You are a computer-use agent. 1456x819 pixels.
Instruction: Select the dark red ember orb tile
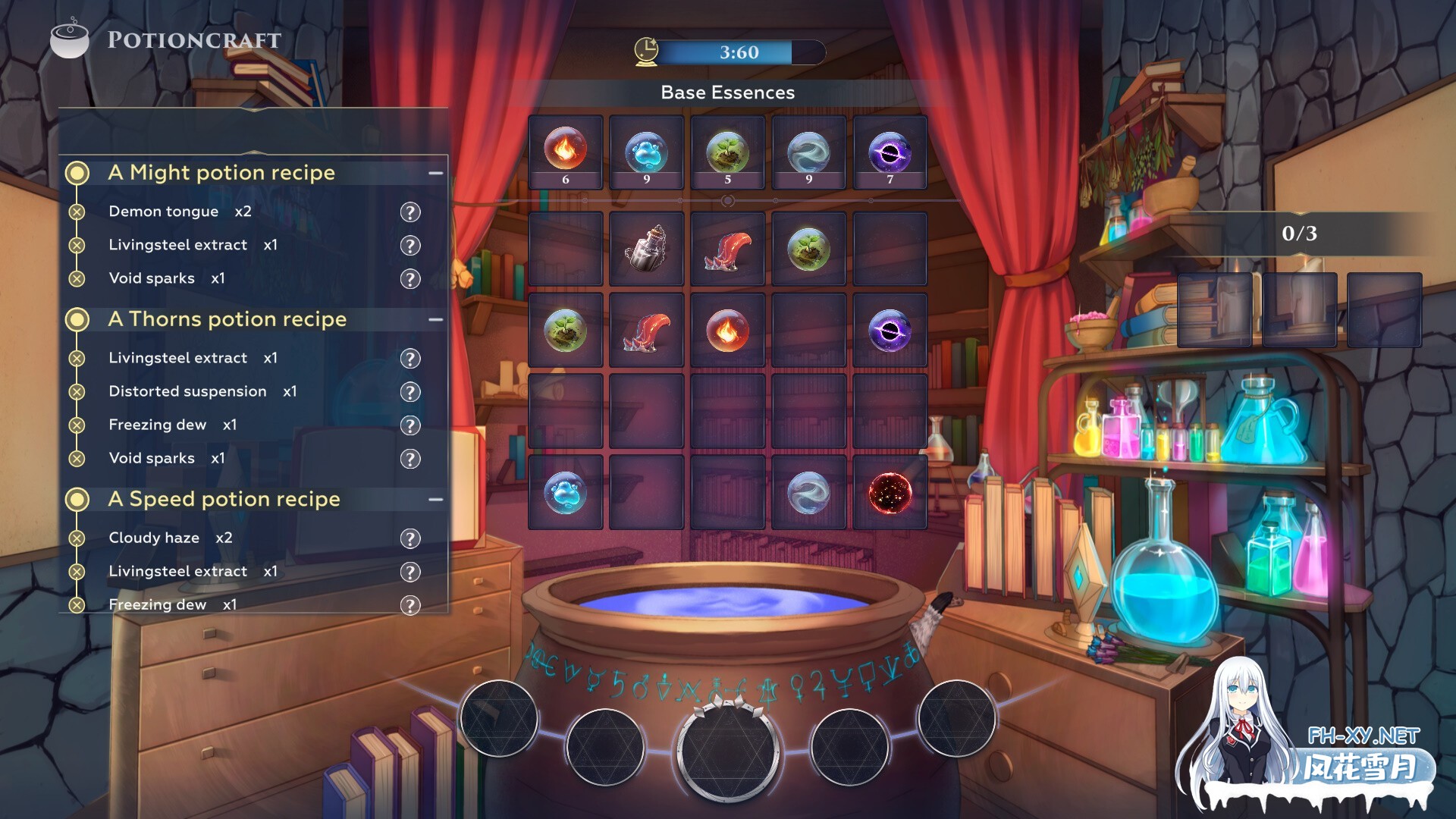(x=890, y=493)
